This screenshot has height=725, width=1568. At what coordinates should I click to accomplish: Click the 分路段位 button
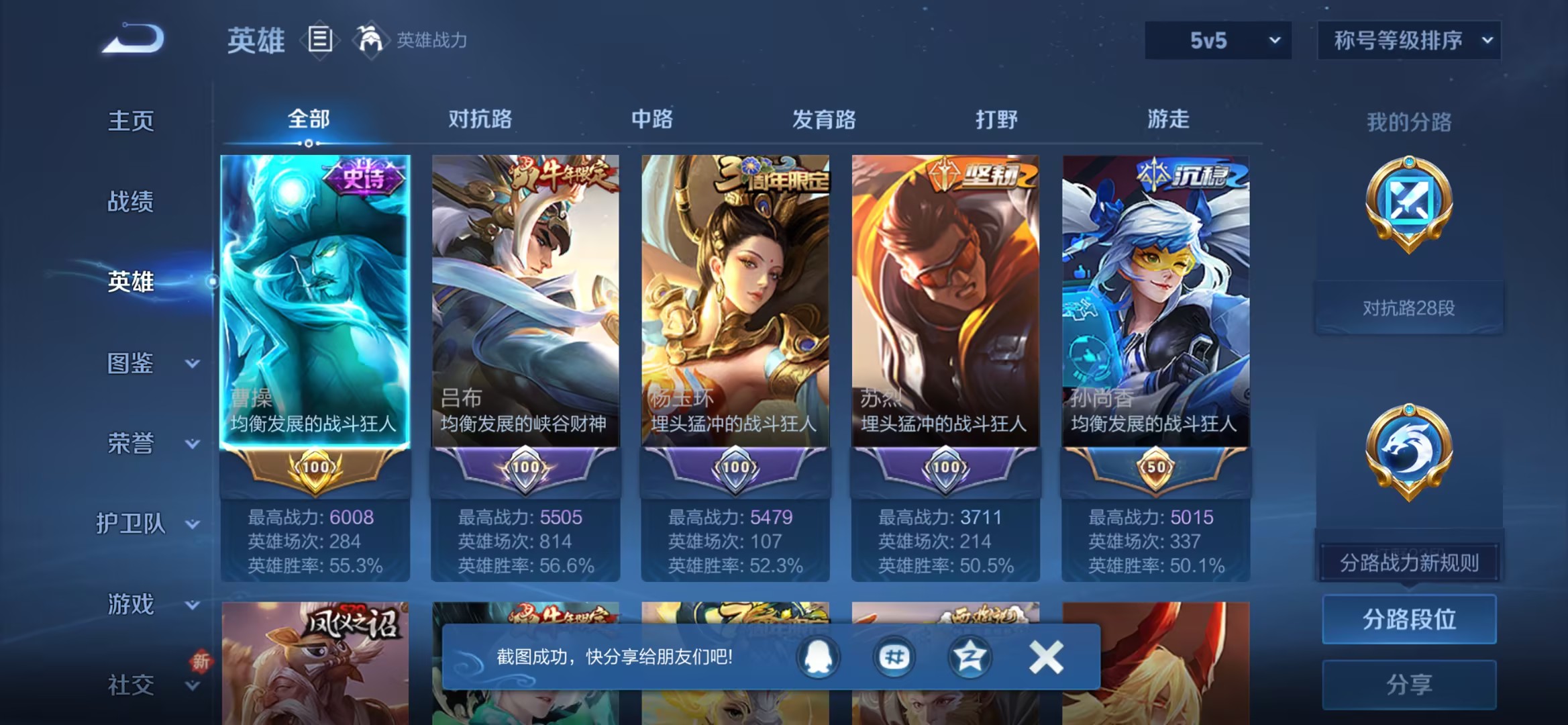coord(1408,621)
